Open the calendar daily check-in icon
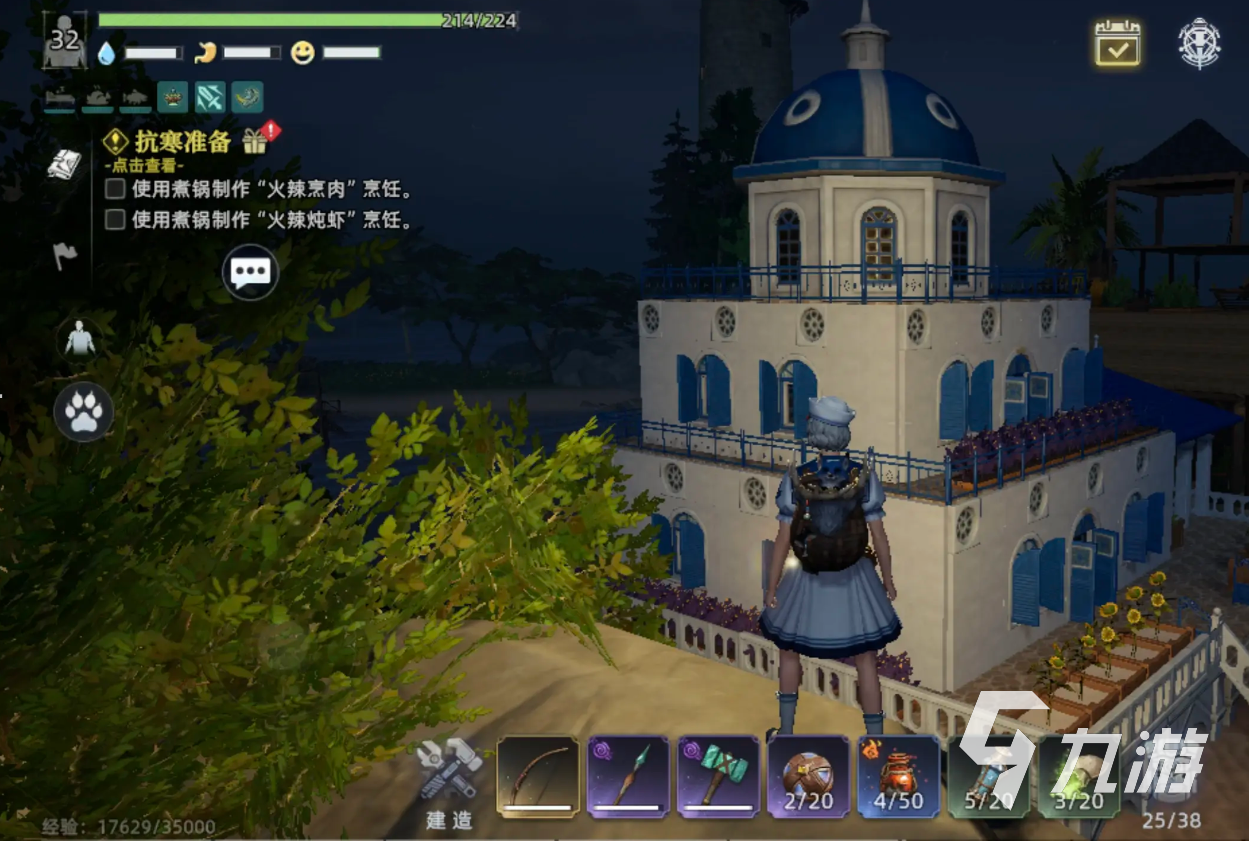1249x841 pixels. coord(1117,43)
